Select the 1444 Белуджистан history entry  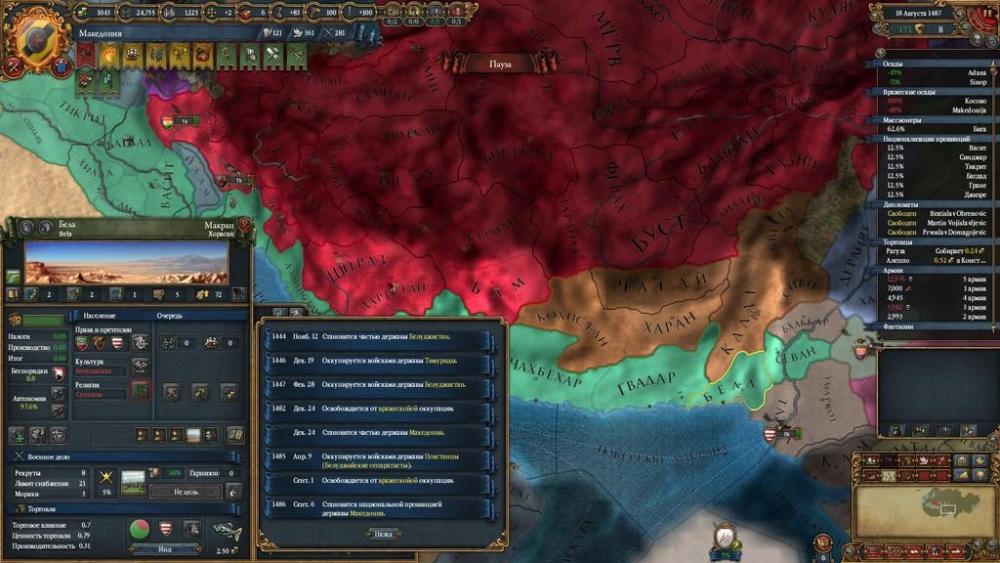(380, 337)
